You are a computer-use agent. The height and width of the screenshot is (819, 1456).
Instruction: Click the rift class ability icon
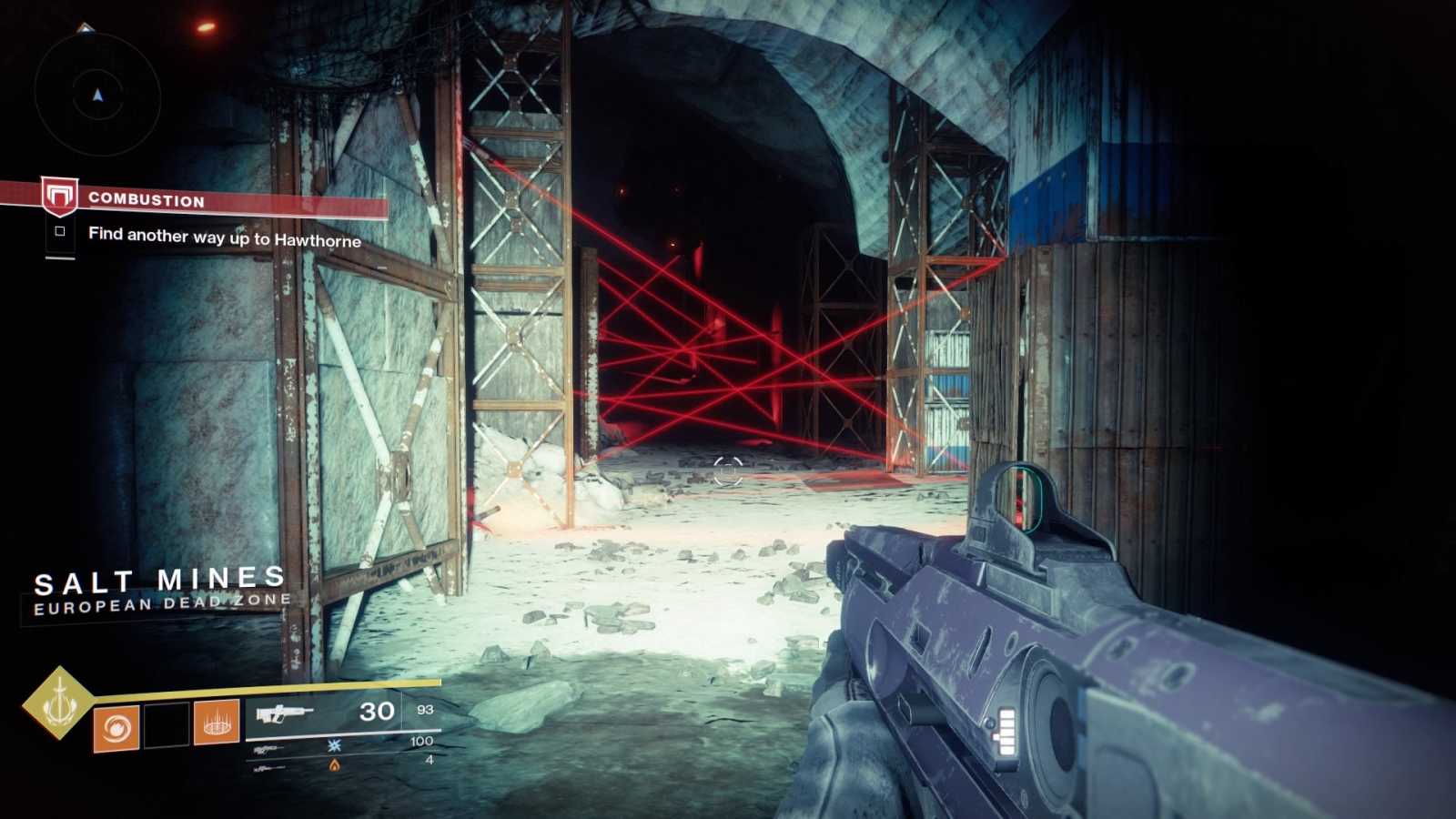(217, 725)
